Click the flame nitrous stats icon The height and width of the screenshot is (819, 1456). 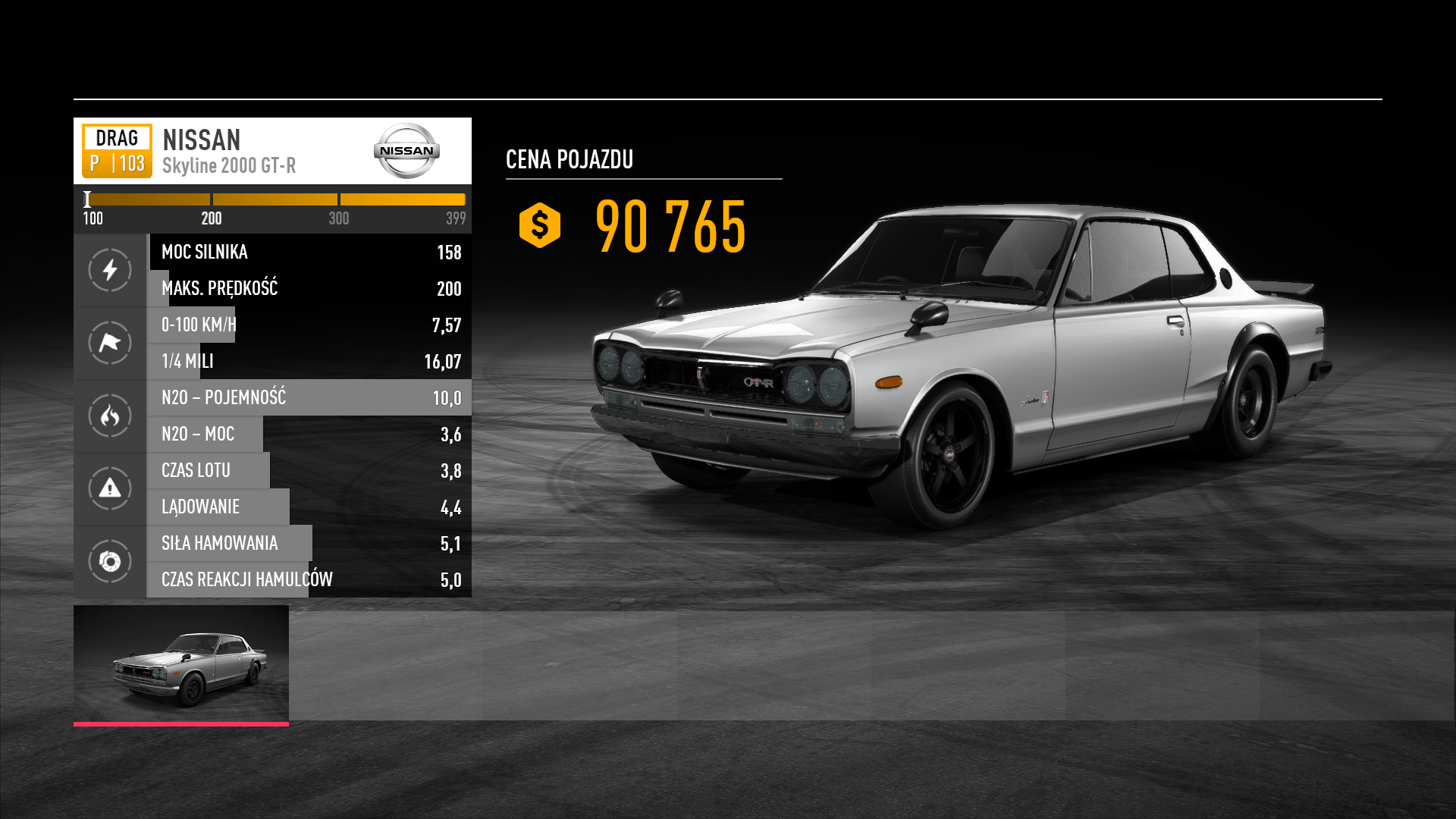click(110, 416)
